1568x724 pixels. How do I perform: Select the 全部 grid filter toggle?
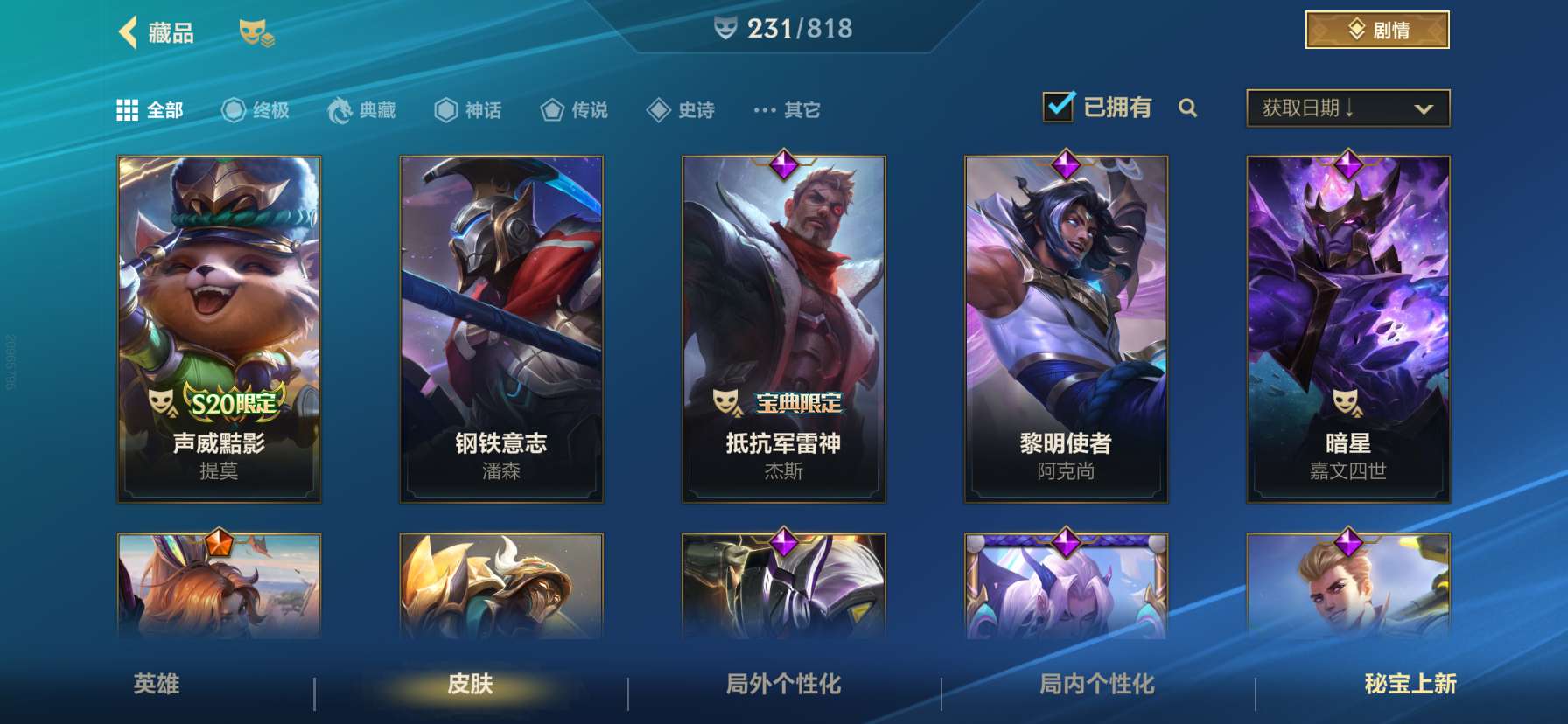click(128, 109)
